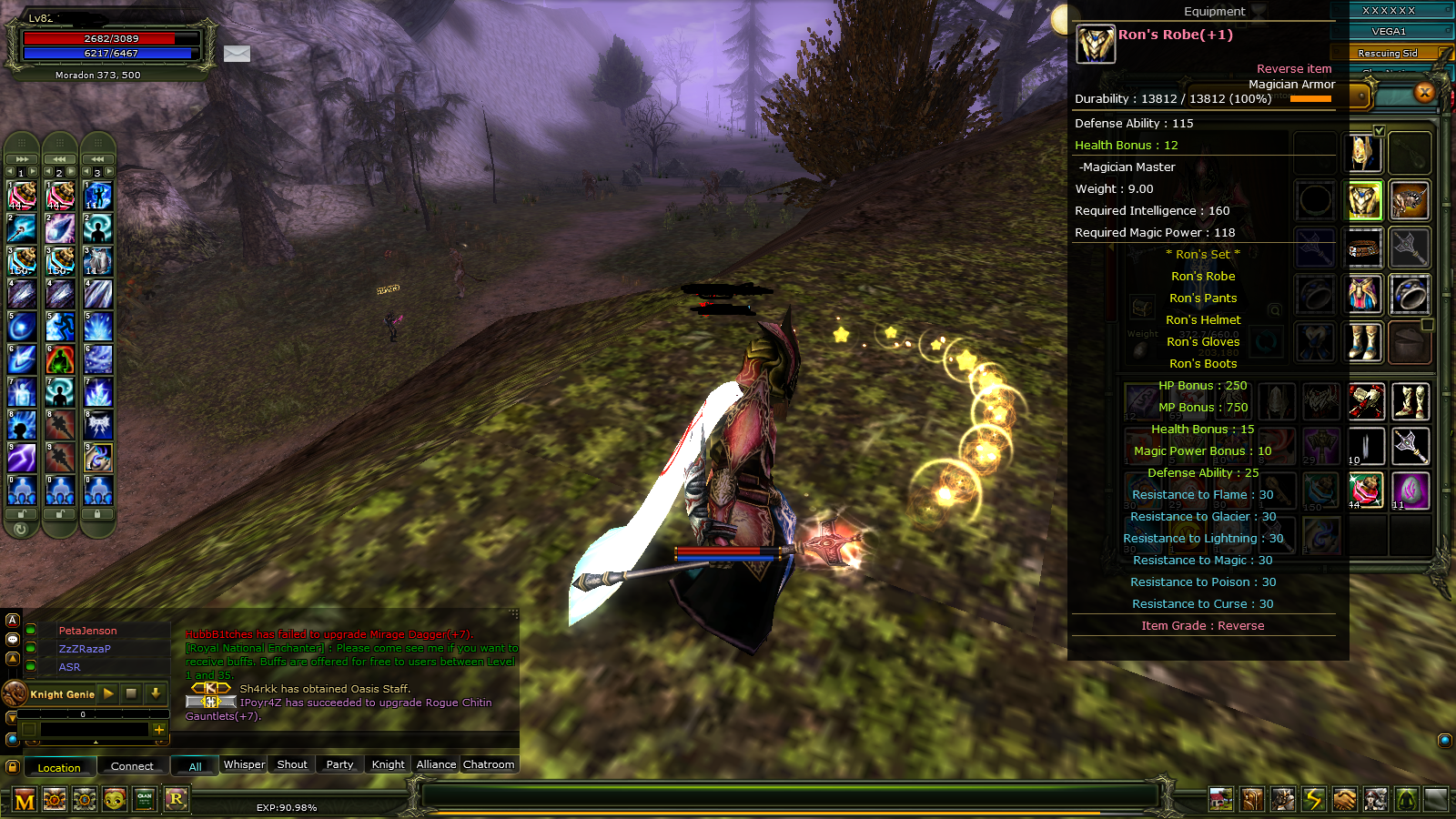Open trading via the handshake icon
Image resolution: width=1456 pixels, height=819 pixels.
pyautogui.click(x=1344, y=798)
